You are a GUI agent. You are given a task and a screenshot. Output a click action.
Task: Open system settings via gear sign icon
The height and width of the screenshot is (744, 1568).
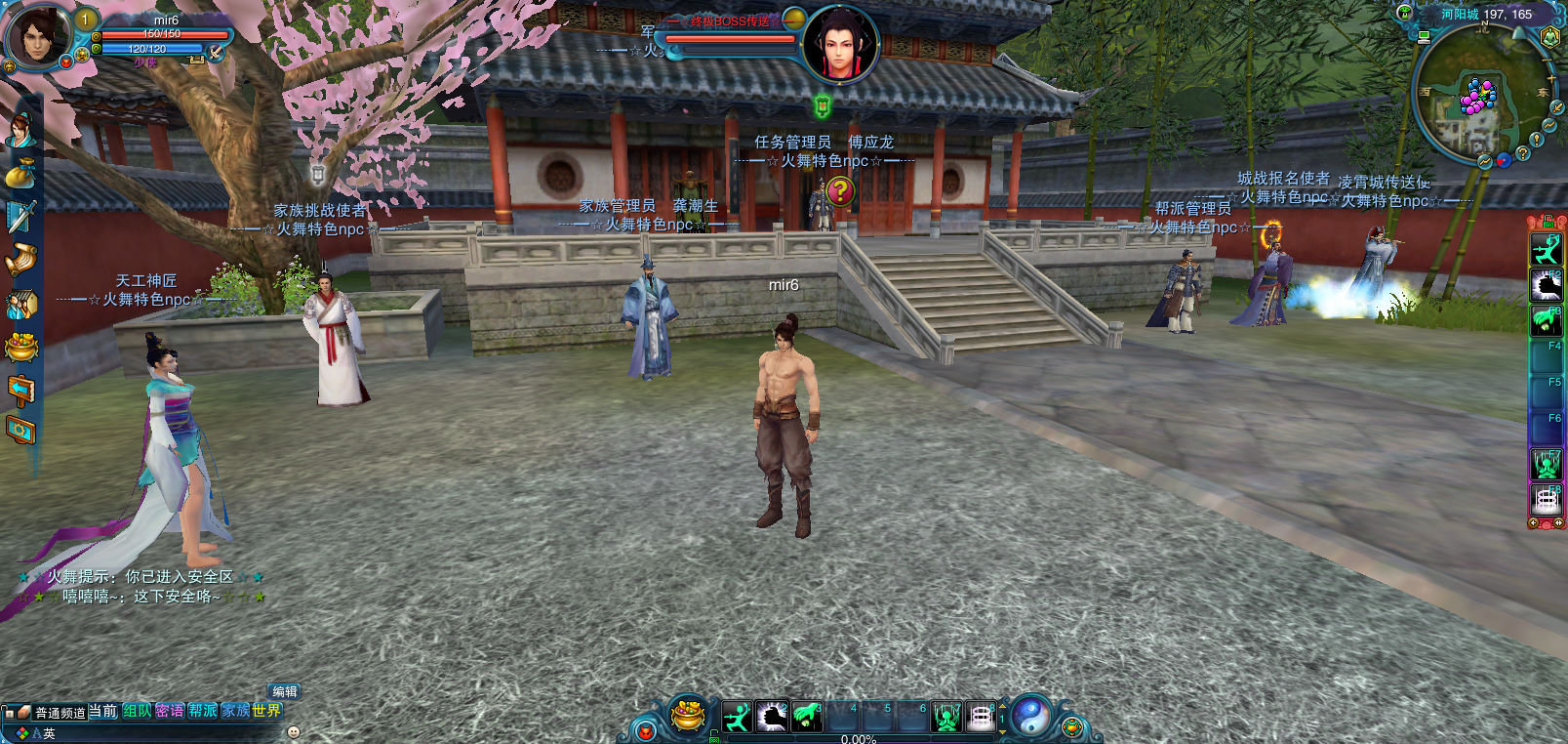[x=20, y=430]
